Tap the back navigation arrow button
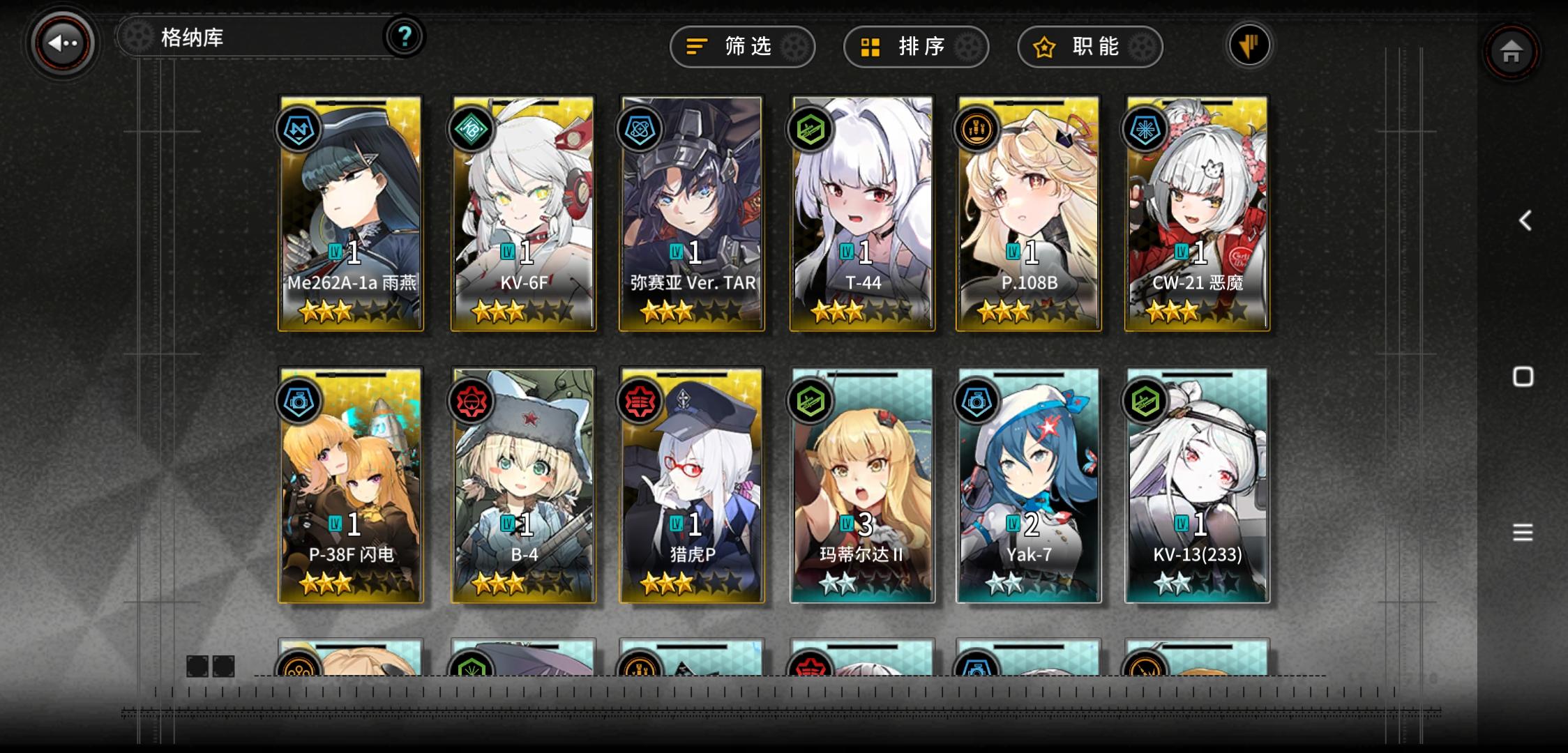1568x753 pixels. coord(61,43)
